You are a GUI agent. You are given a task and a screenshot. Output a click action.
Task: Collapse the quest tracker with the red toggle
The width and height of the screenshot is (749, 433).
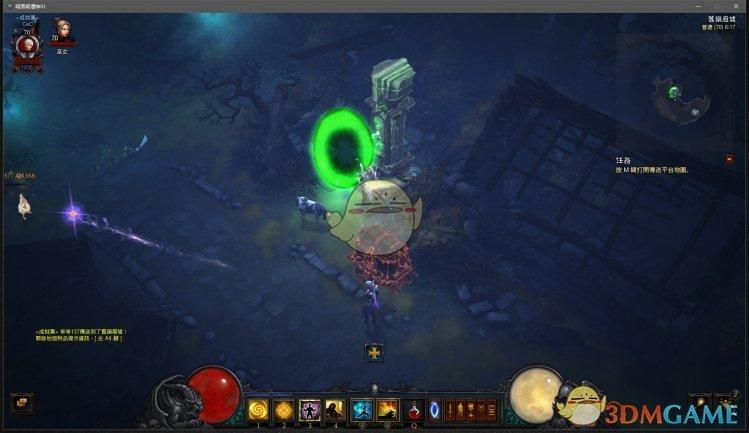click(x=730, y=159)
